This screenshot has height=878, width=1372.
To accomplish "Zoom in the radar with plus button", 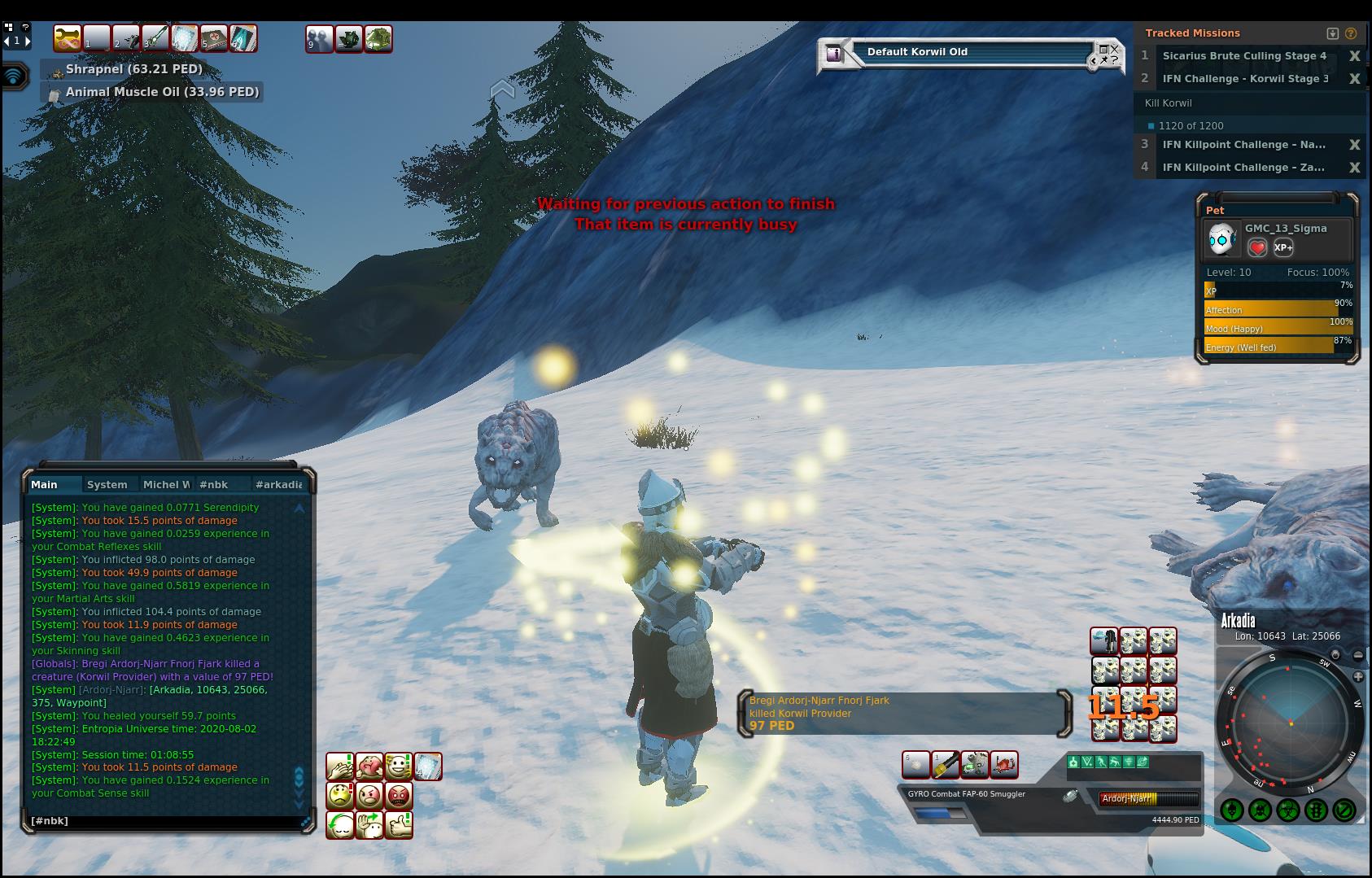I will tap(1358, 677).
